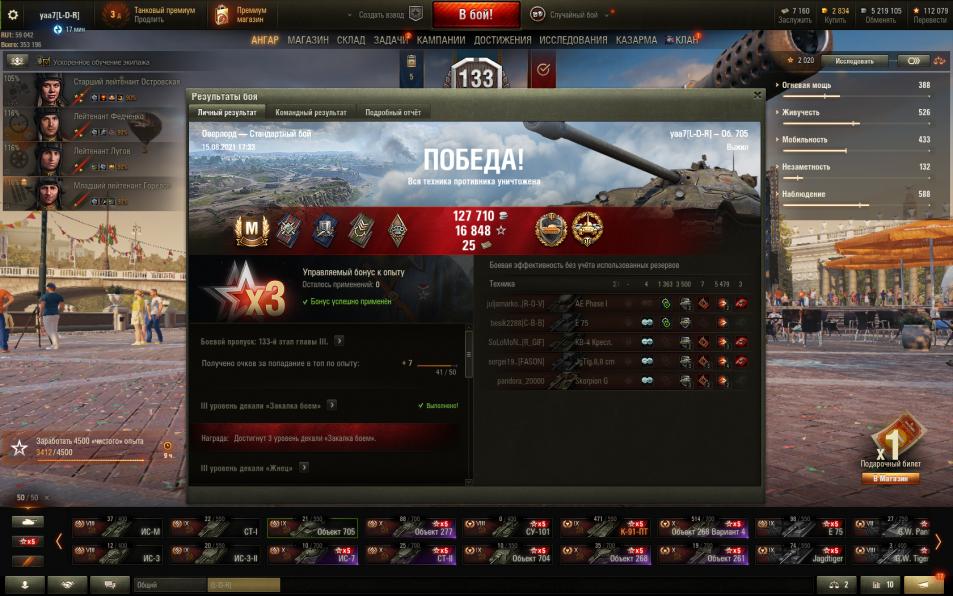953x596 pixels.
Task: Show the ДОСТИЖЕНИЯ page
Action: pyautogui.click(x=502, y=40)
